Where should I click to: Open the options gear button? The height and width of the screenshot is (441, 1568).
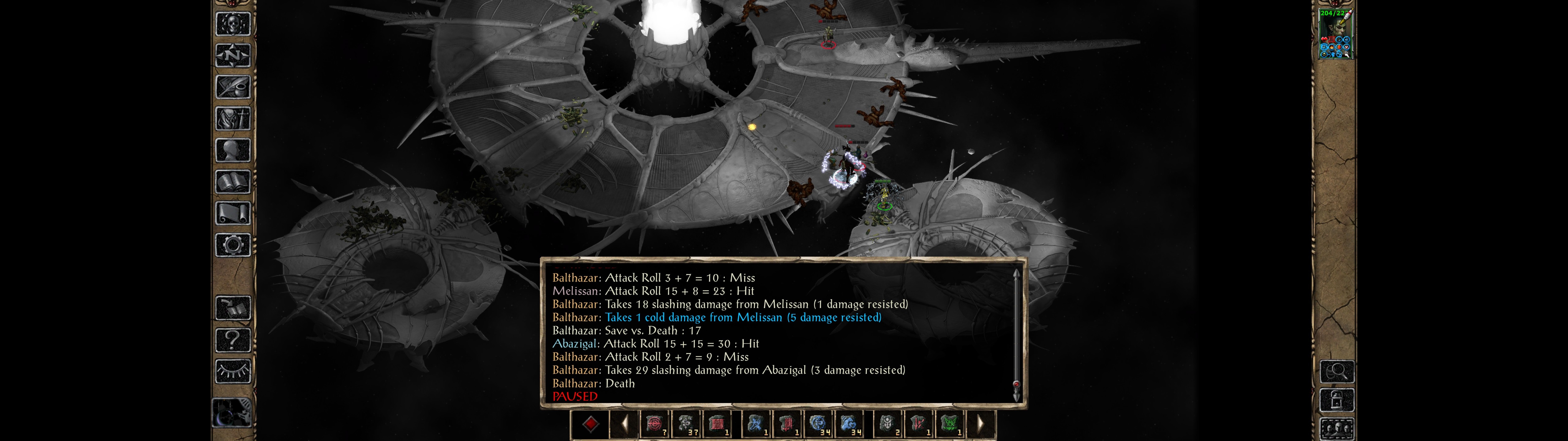point(233,245)
